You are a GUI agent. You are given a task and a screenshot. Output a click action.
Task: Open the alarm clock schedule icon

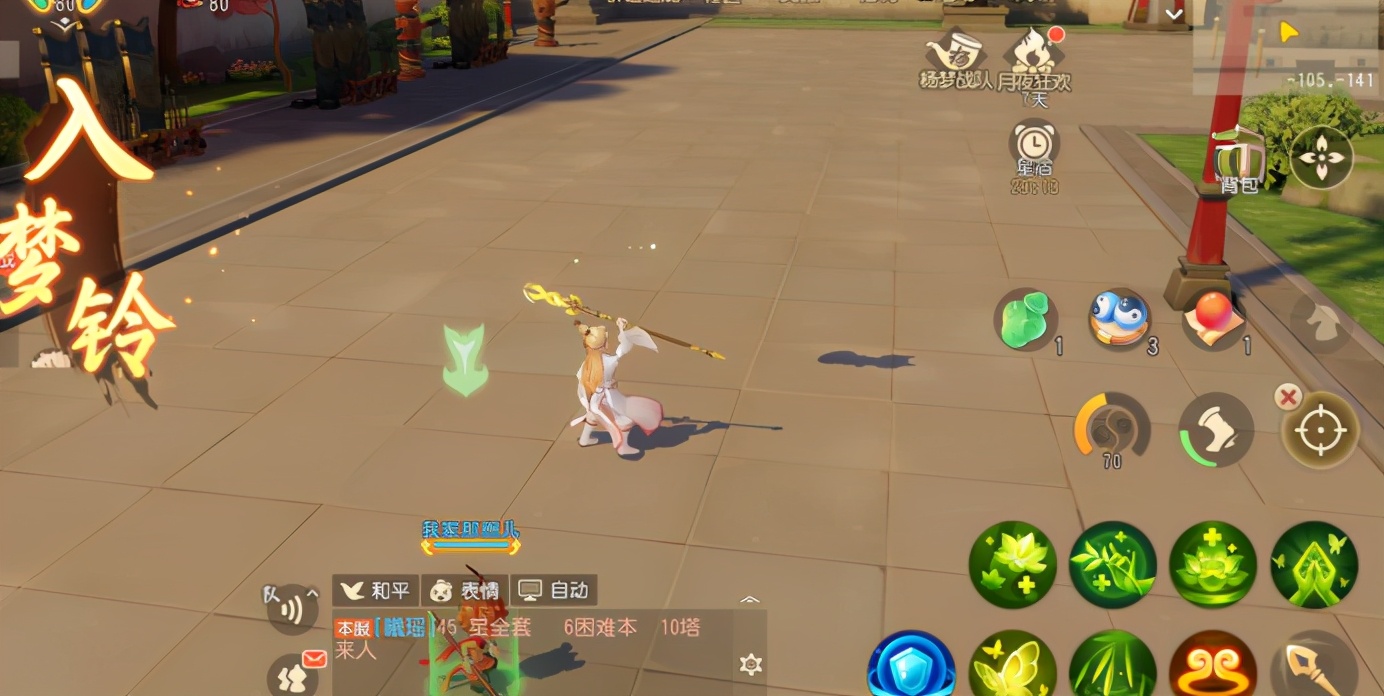click(1033, 148)
